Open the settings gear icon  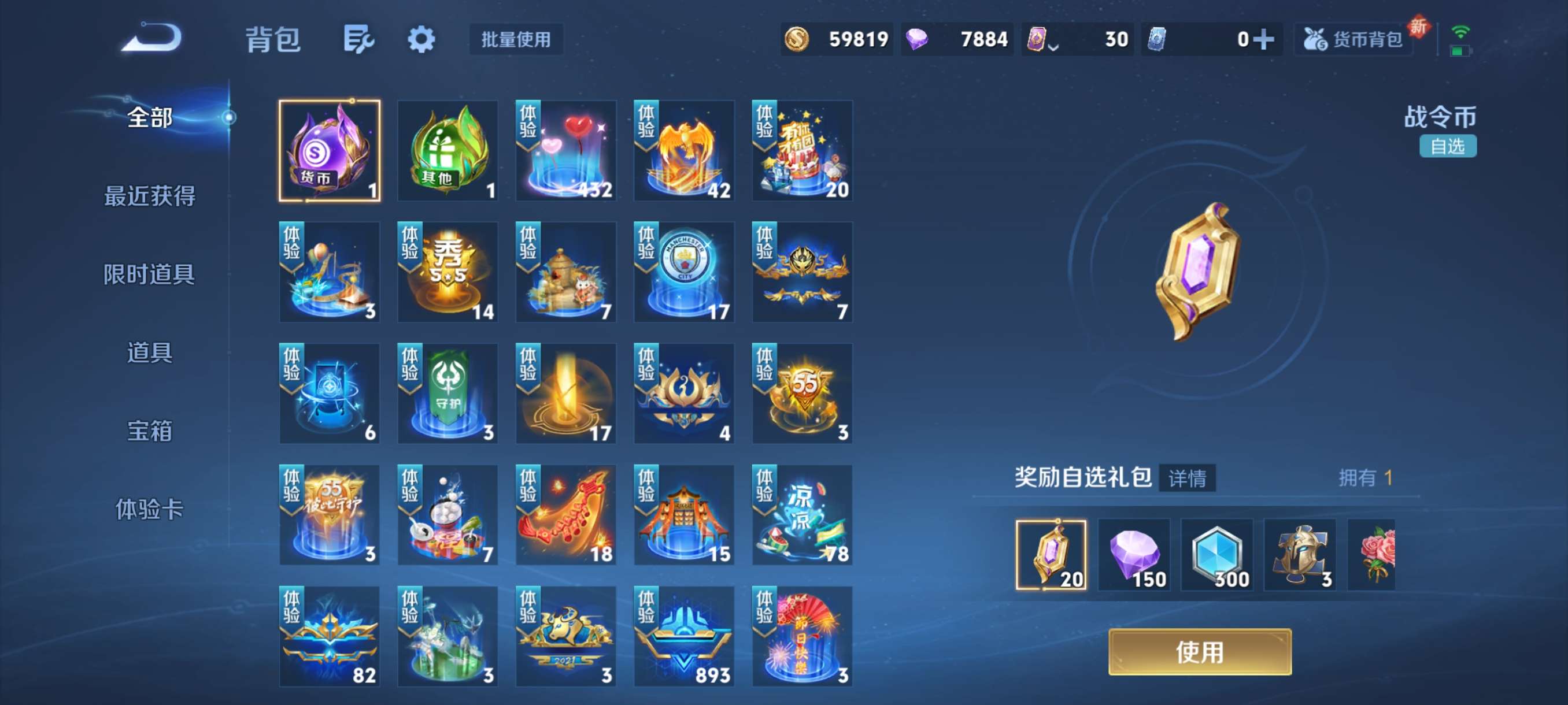(423, 38)
